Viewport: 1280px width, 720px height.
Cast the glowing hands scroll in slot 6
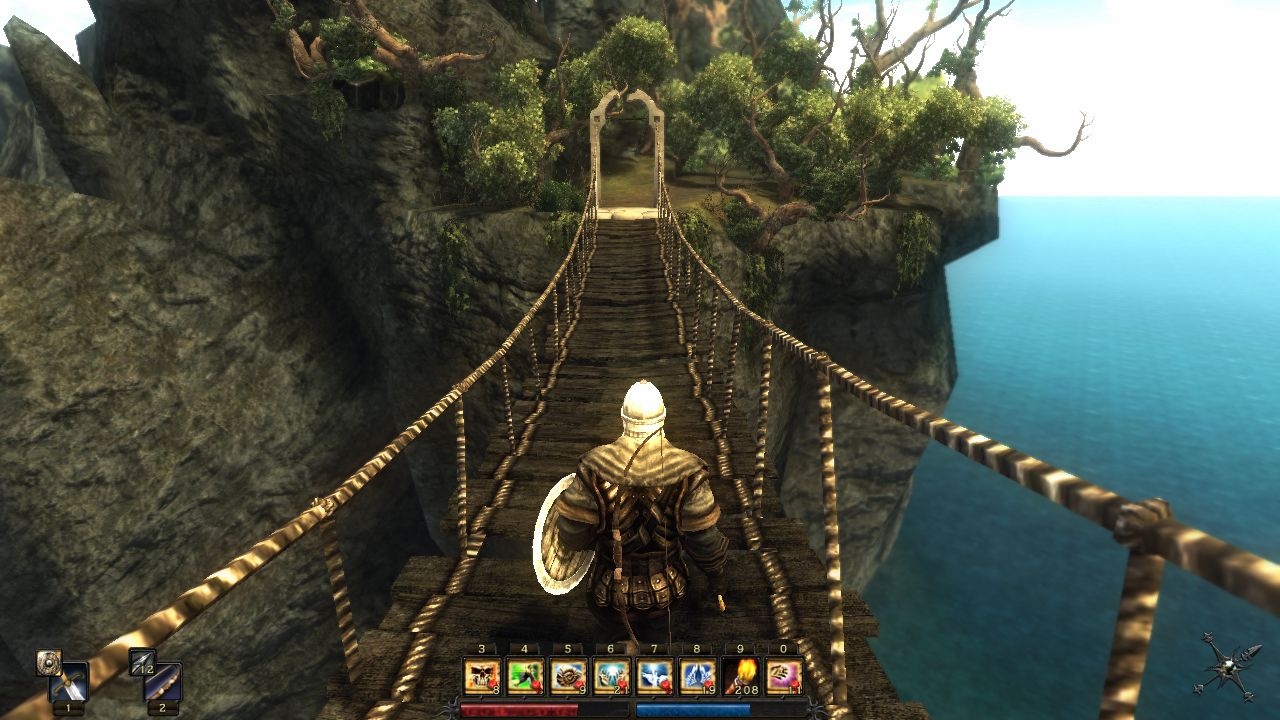pyautogui.click(x=611, y=677)
